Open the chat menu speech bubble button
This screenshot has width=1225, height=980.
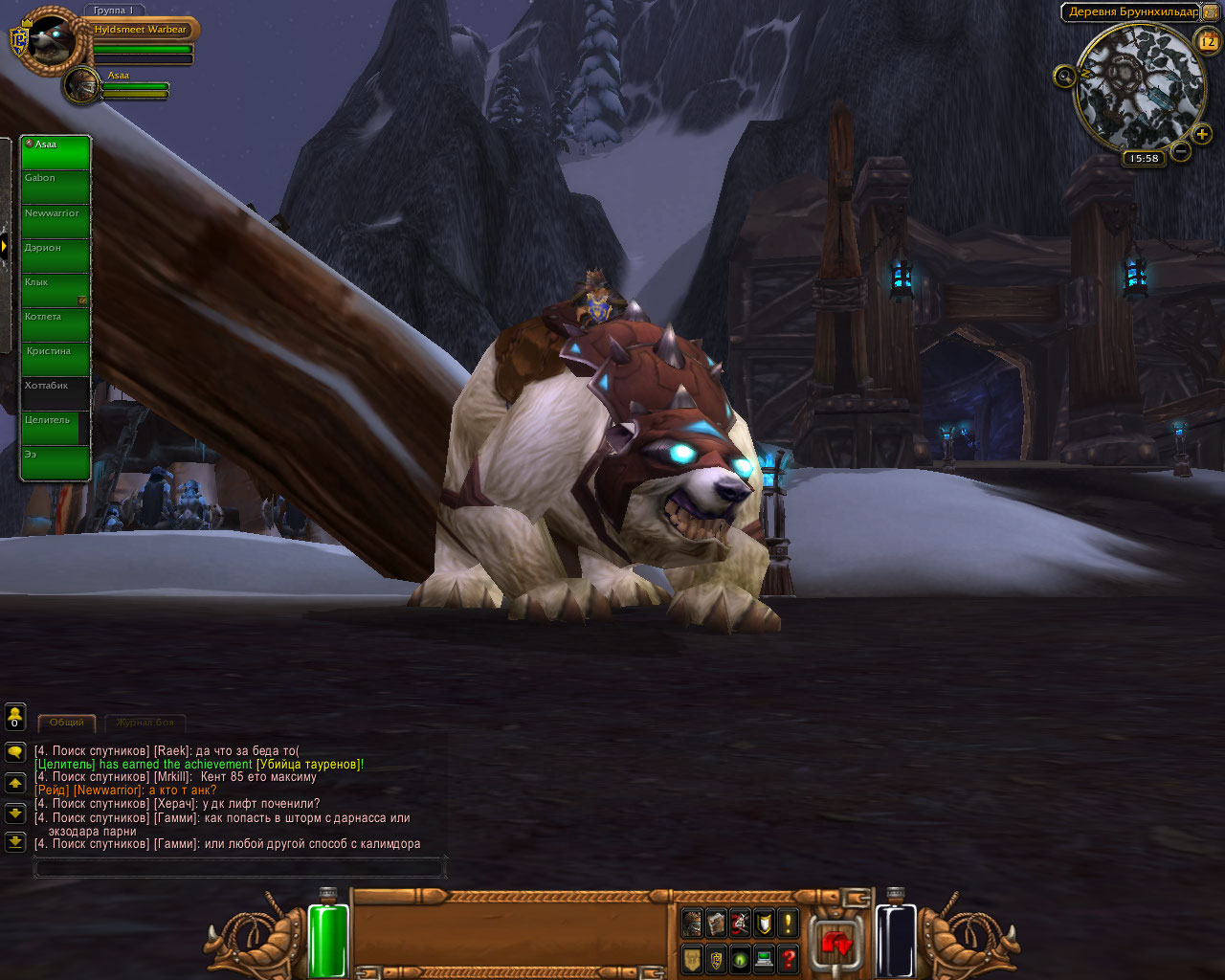click(x=15, y=752)
